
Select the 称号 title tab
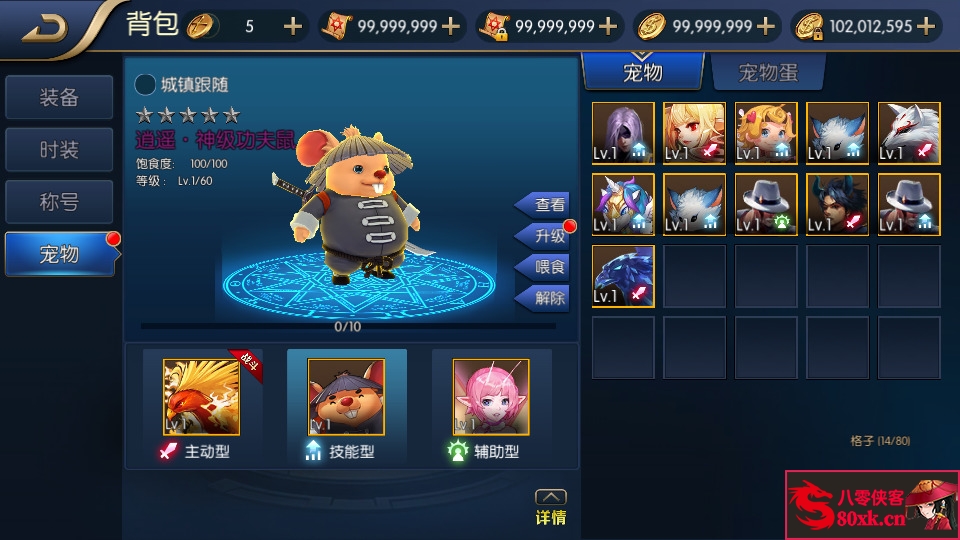[x=58, y=202]
